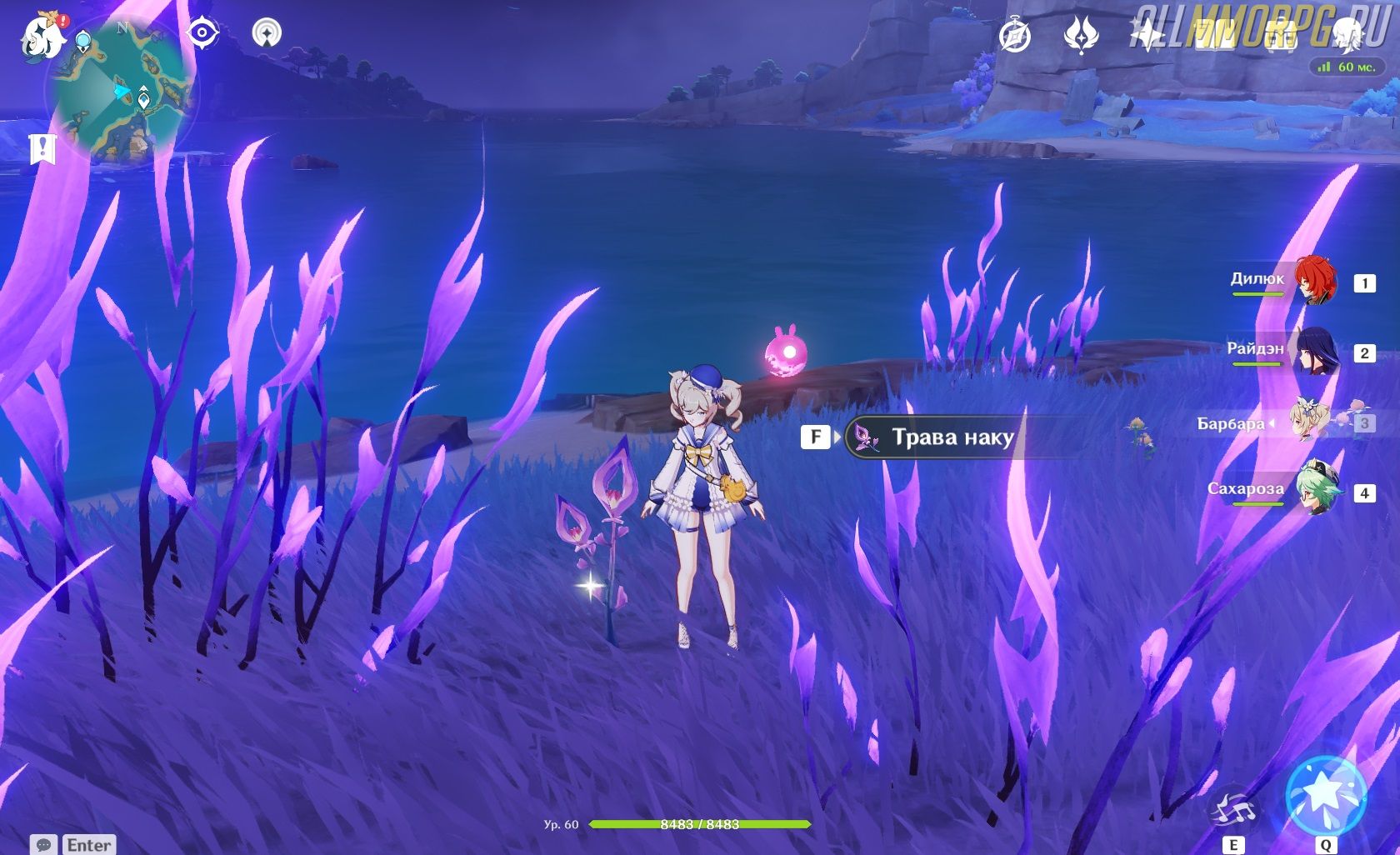Switch to Сахароза in the party
The image size is (1400, 855).
click(x=1315, y=492)
